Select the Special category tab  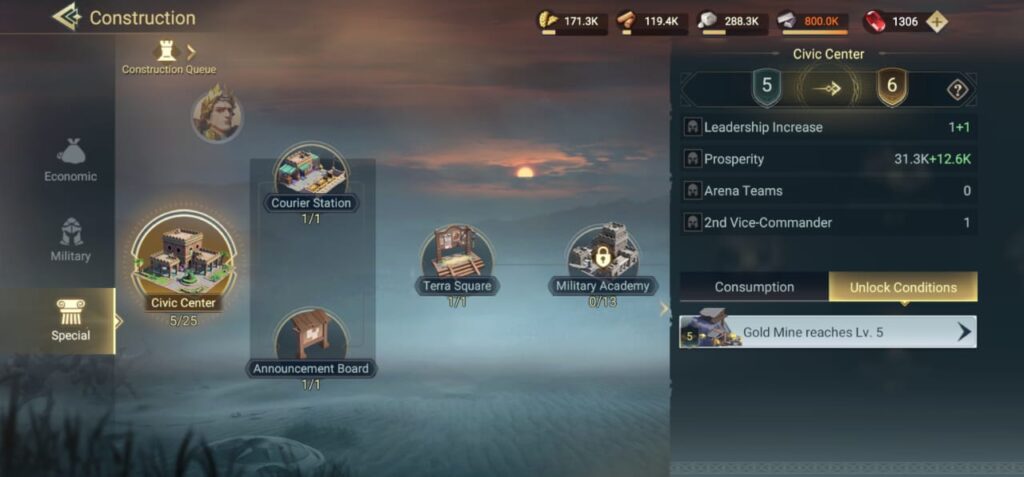pyautogui.click(x=70, y=320)
